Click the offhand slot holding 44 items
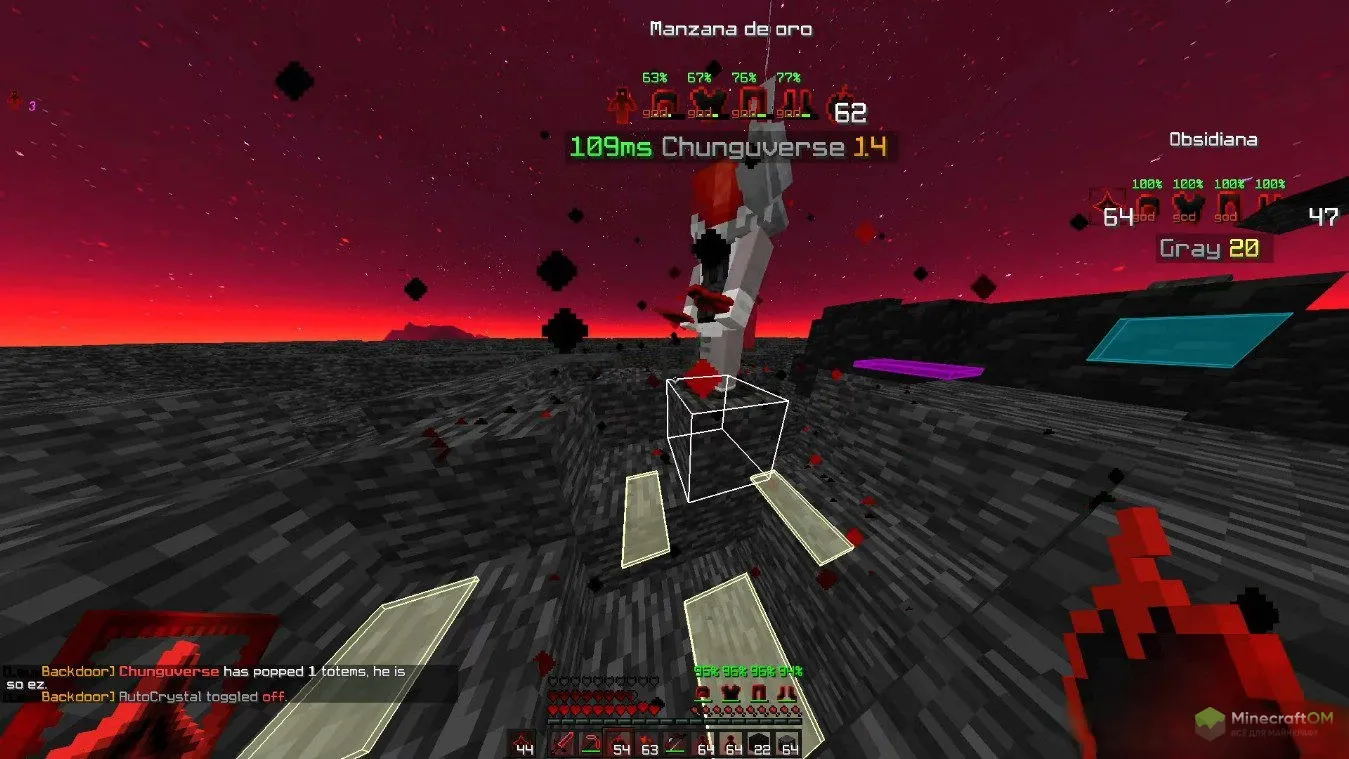1349x759 pixels. [x=522, y=744]
